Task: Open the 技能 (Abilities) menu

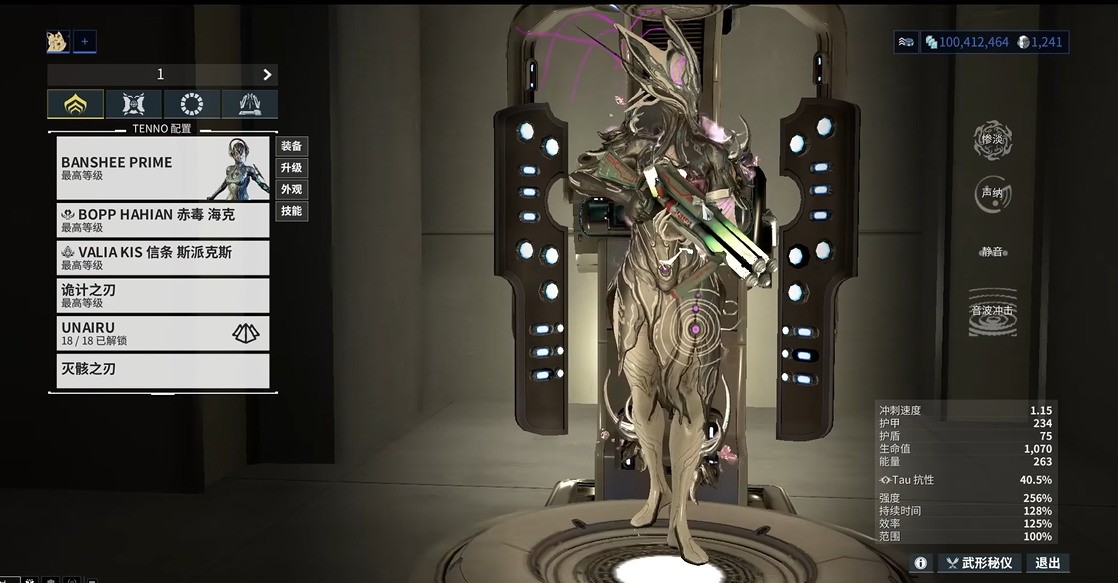Action: (291, 211)
